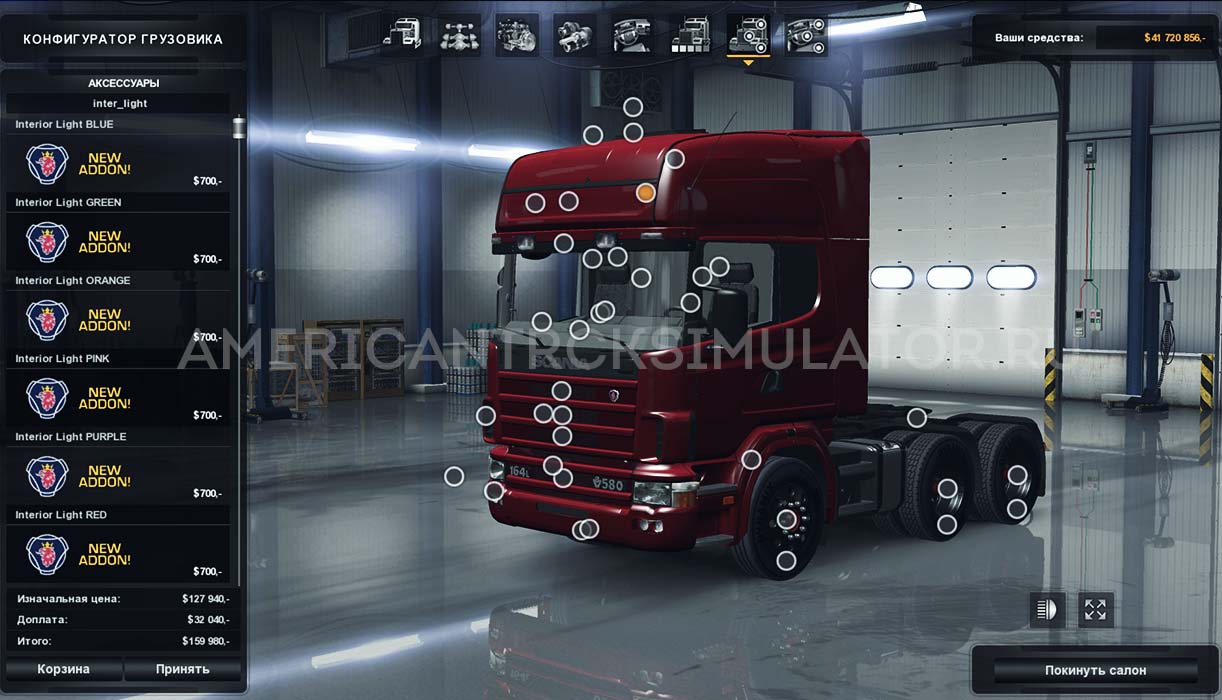Open the transmission gearbox tab
Viewport: 1222px width, 700px height.
tap(575, 35)
